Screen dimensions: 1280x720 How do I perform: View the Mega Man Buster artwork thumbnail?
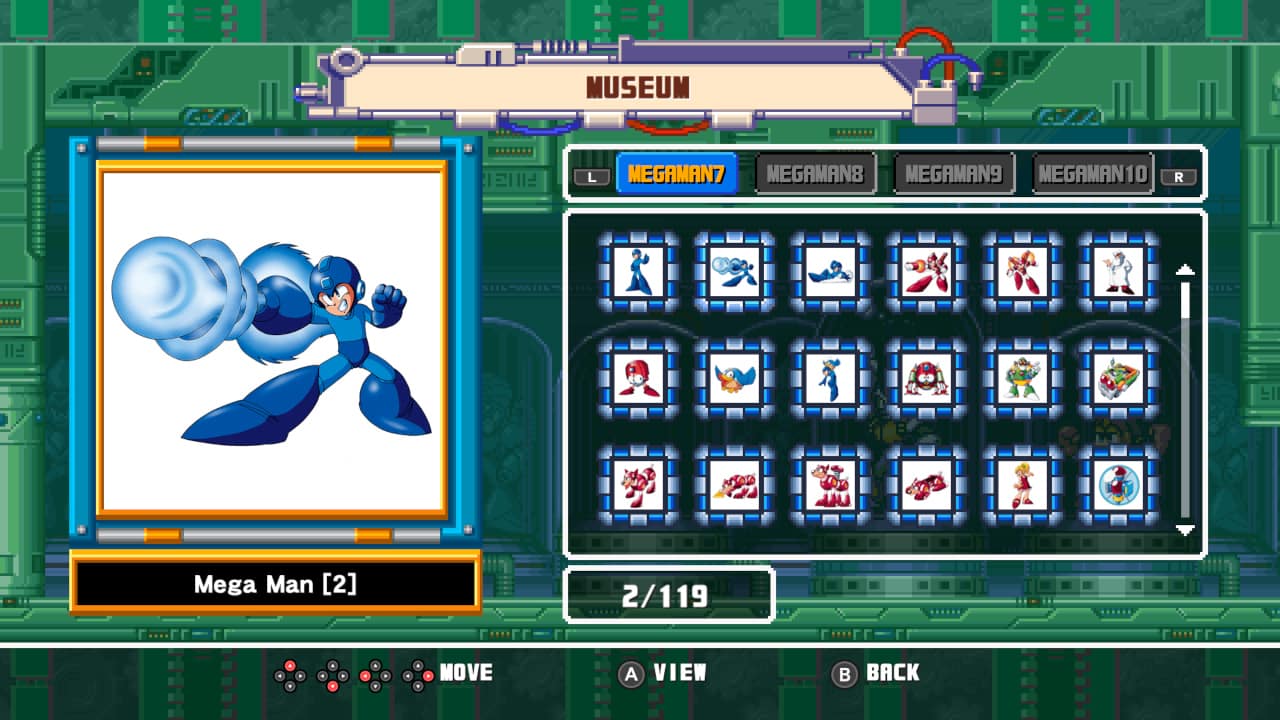(735, 272)
